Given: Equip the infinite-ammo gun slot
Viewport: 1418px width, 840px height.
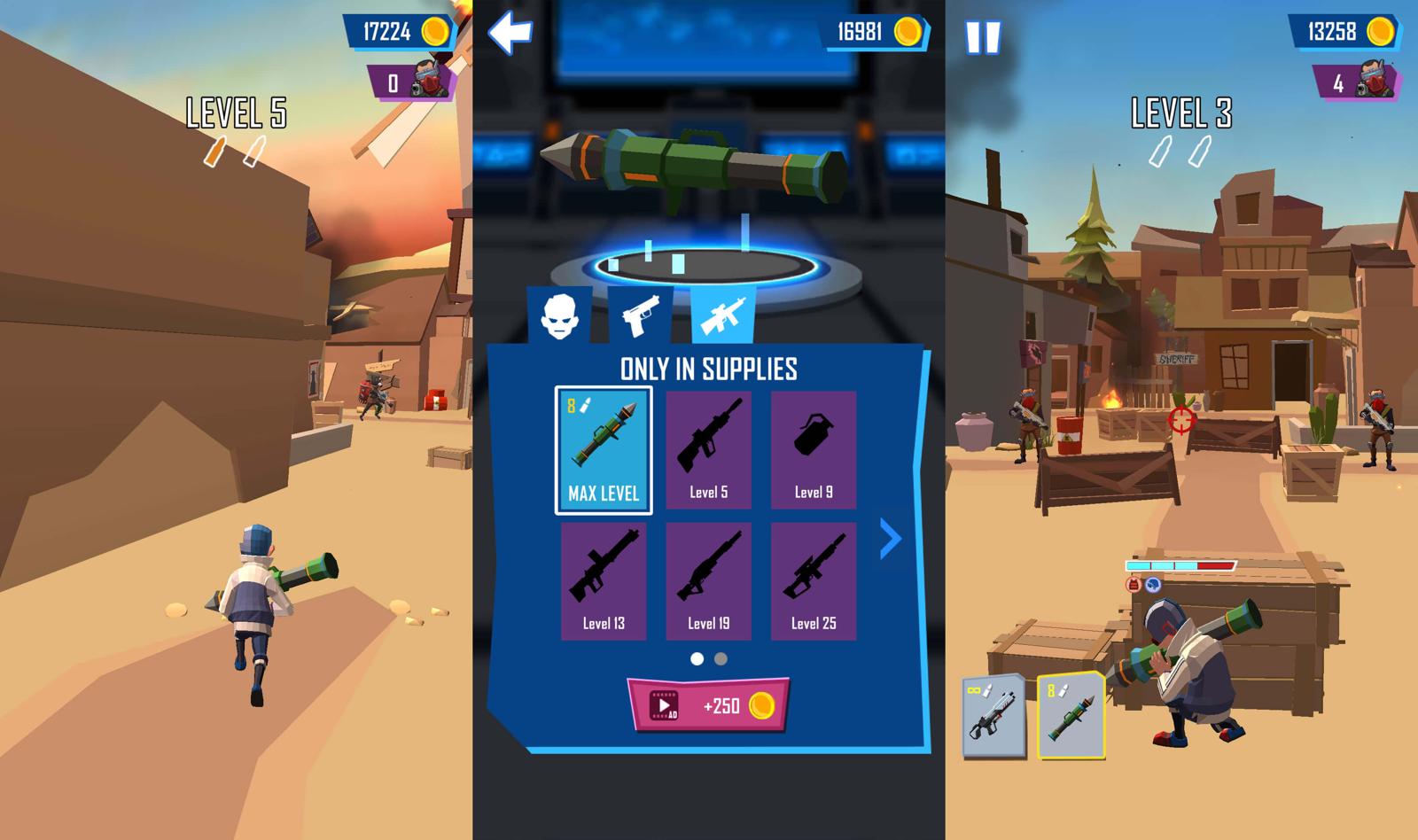Looking at the screenshot, I should pos(993,716).
